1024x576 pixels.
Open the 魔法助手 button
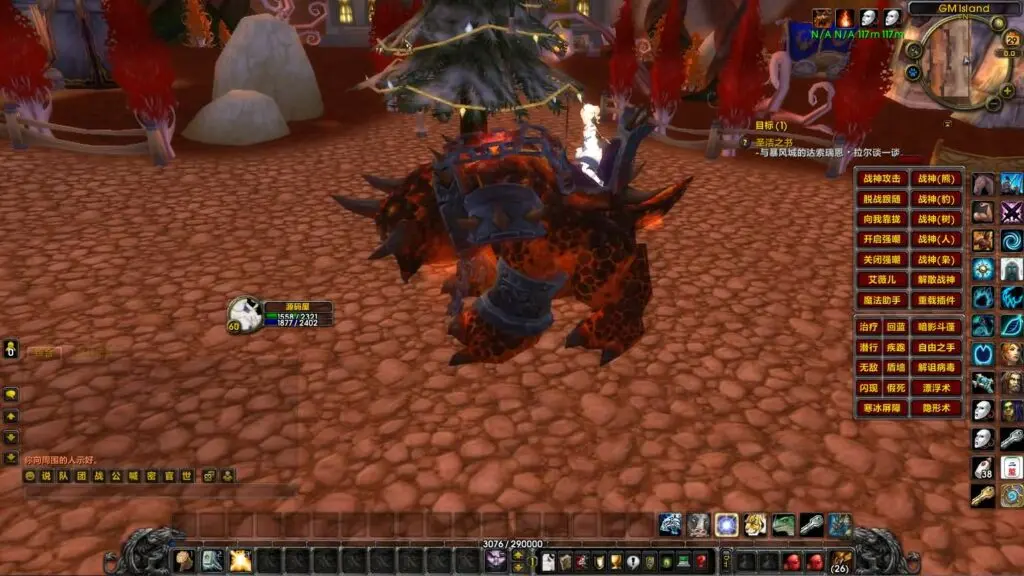pyautogui.click(x=881, y=300)
